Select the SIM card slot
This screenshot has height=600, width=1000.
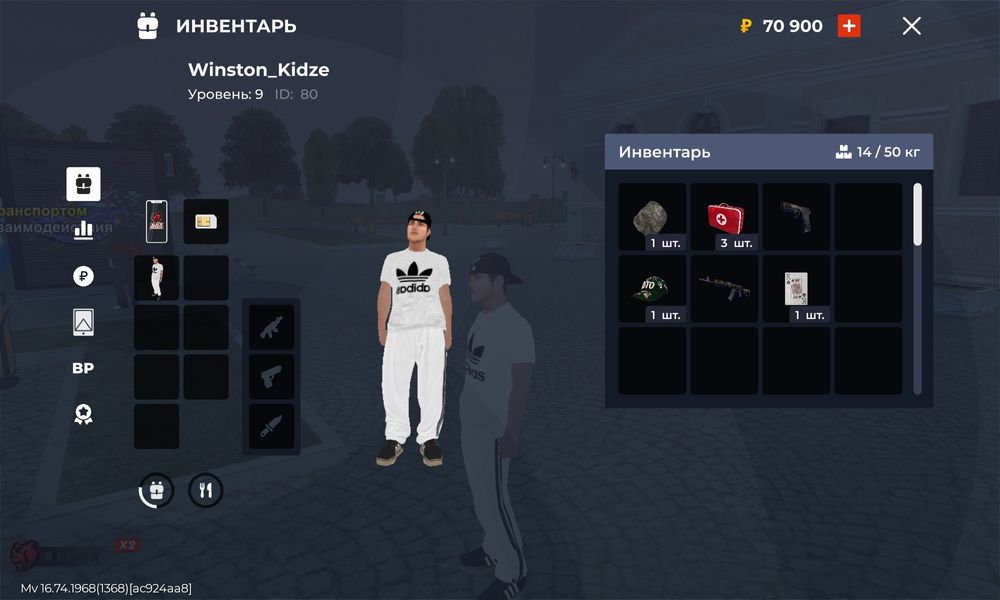[206, 221]
